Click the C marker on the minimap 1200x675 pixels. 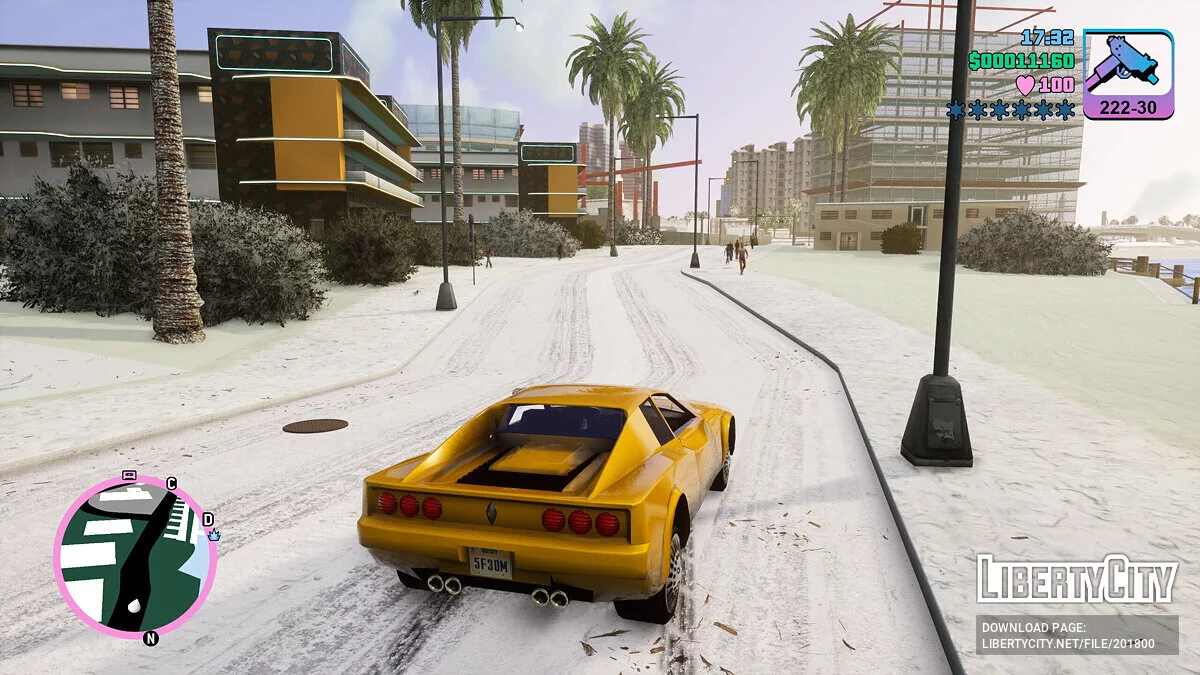point(171,484)
